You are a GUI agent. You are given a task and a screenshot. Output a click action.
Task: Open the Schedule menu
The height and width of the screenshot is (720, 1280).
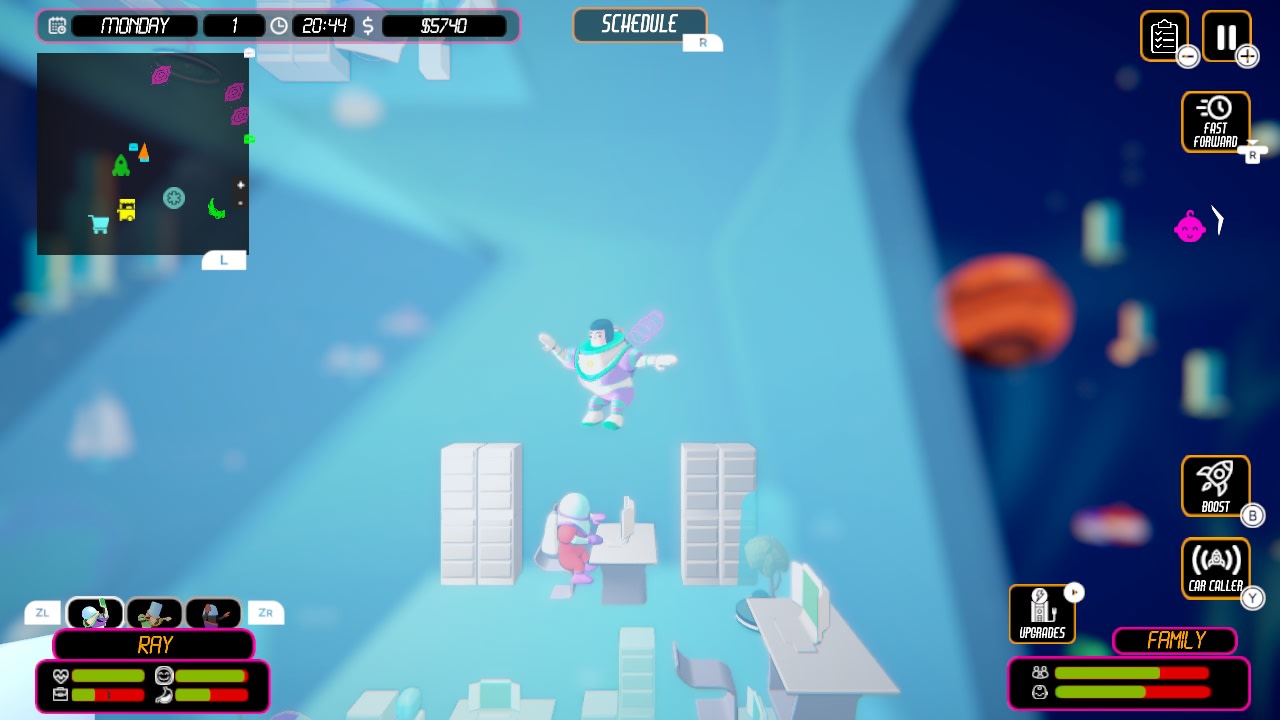coord(640,24)
